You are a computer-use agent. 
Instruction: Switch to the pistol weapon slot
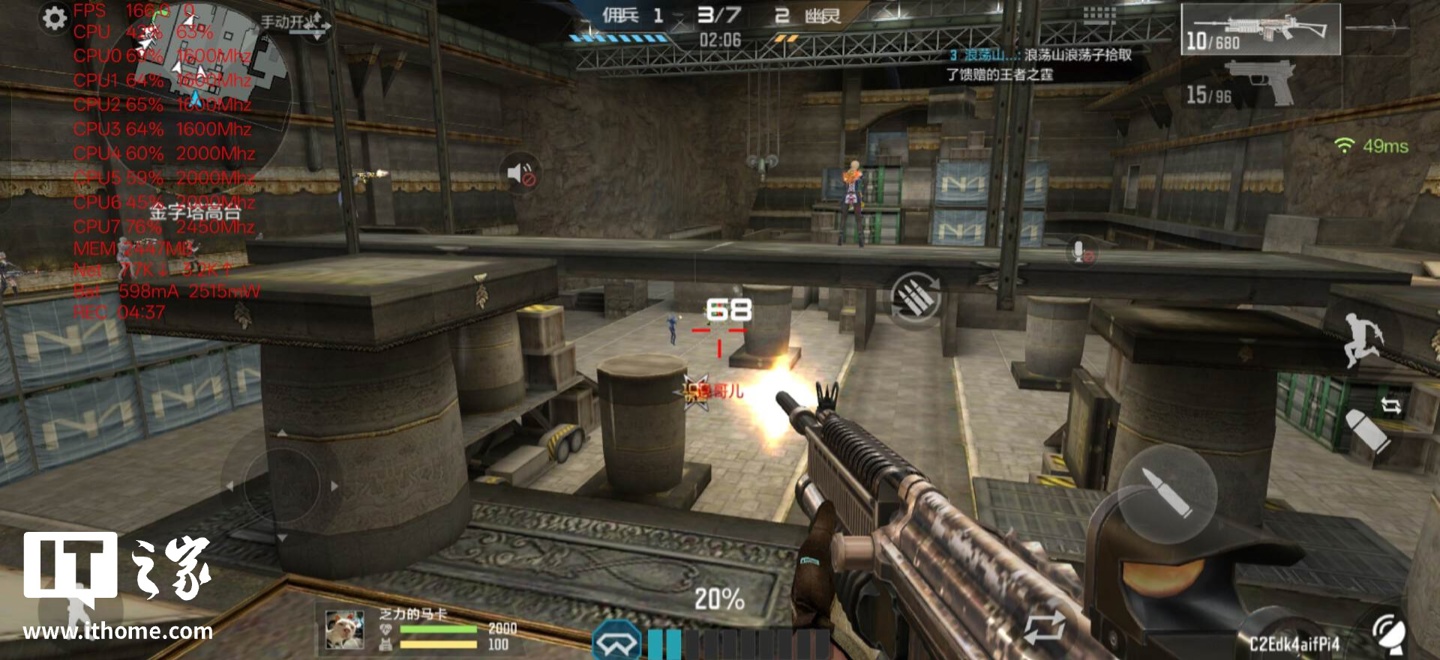click(x=1260, y=83)
